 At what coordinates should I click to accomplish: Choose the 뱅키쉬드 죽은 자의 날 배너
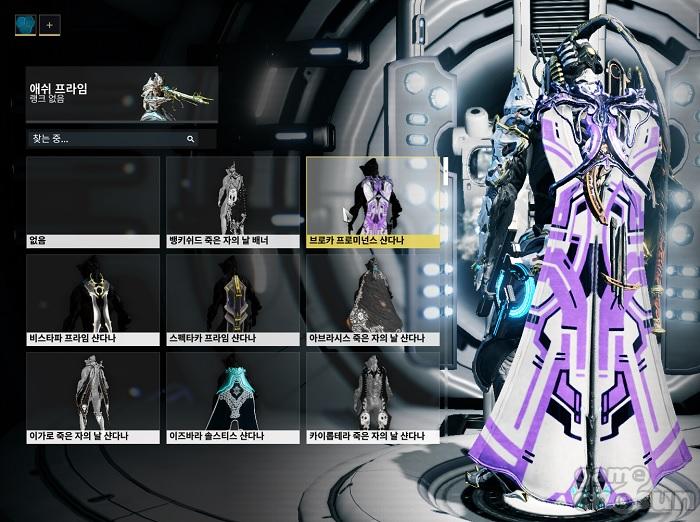click(233, 201)
